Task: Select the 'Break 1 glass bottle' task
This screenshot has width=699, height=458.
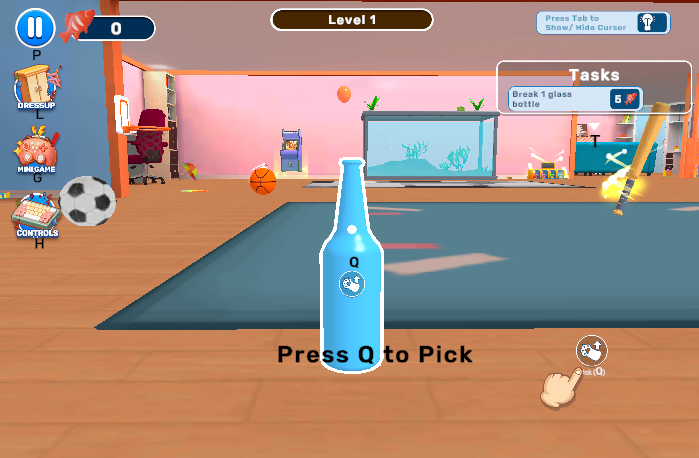Action: pyautogui.click(x=574, y=98)
